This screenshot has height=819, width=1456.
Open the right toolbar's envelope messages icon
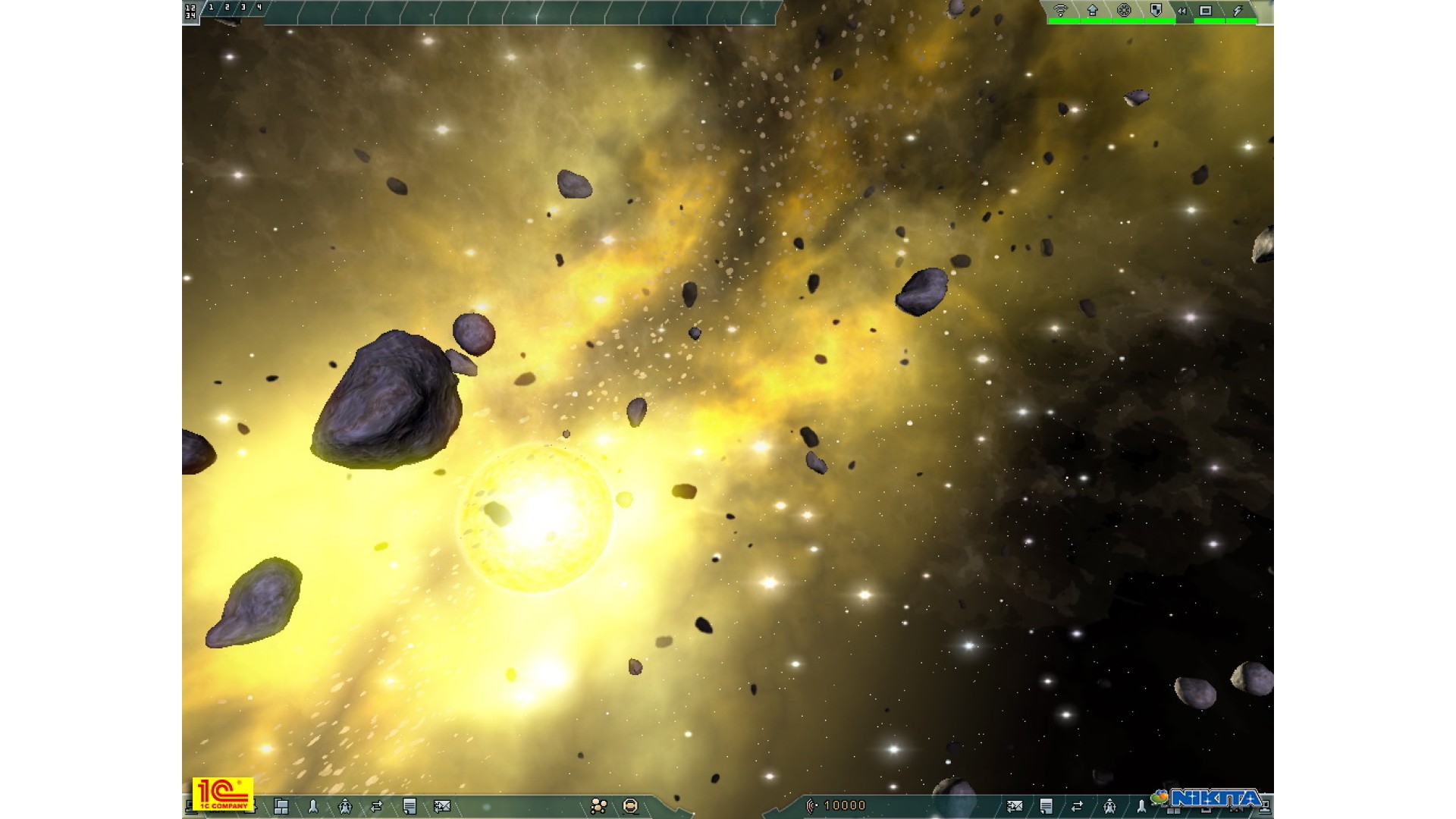[x=1015, y=806]
